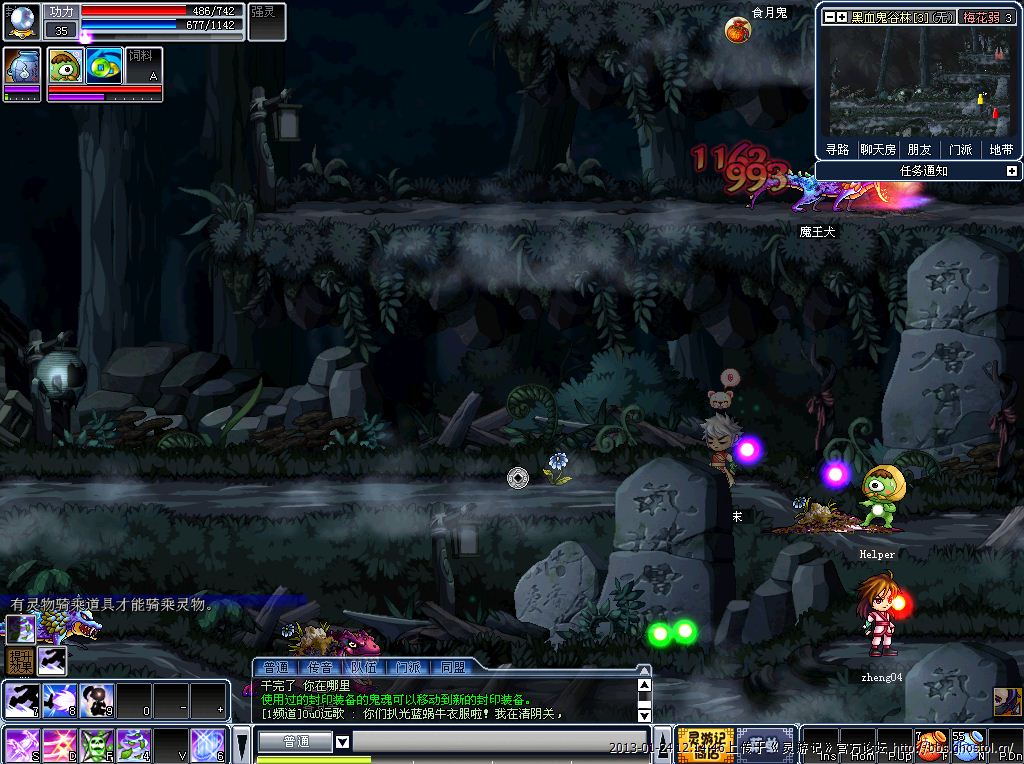Click the 强灵 button beside the status bars

click(266, 21)
